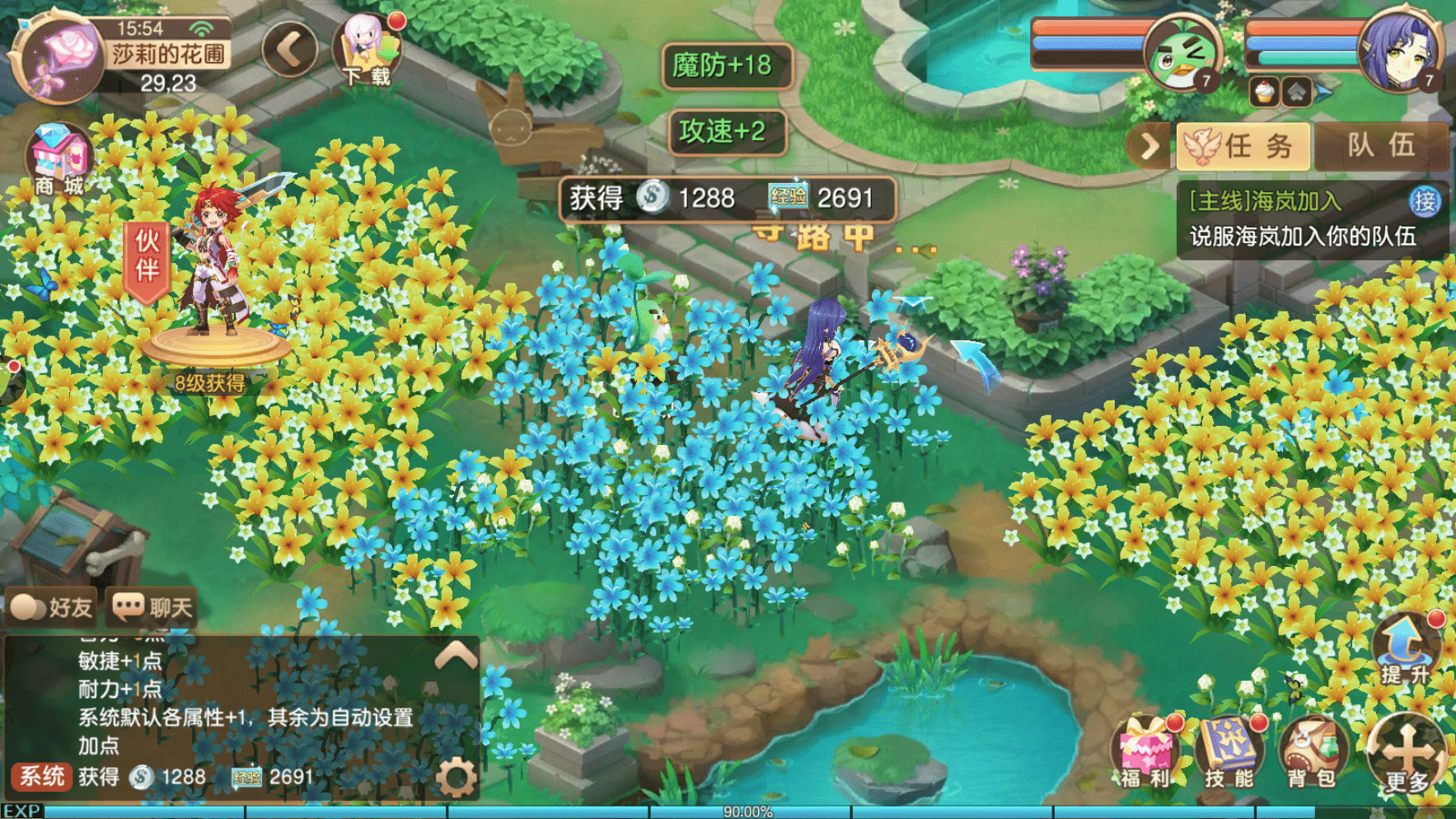Viewport: 1456px width, 819px height.
Task: Switch to the 任务 quest tab
Action: coord(1242,147)
